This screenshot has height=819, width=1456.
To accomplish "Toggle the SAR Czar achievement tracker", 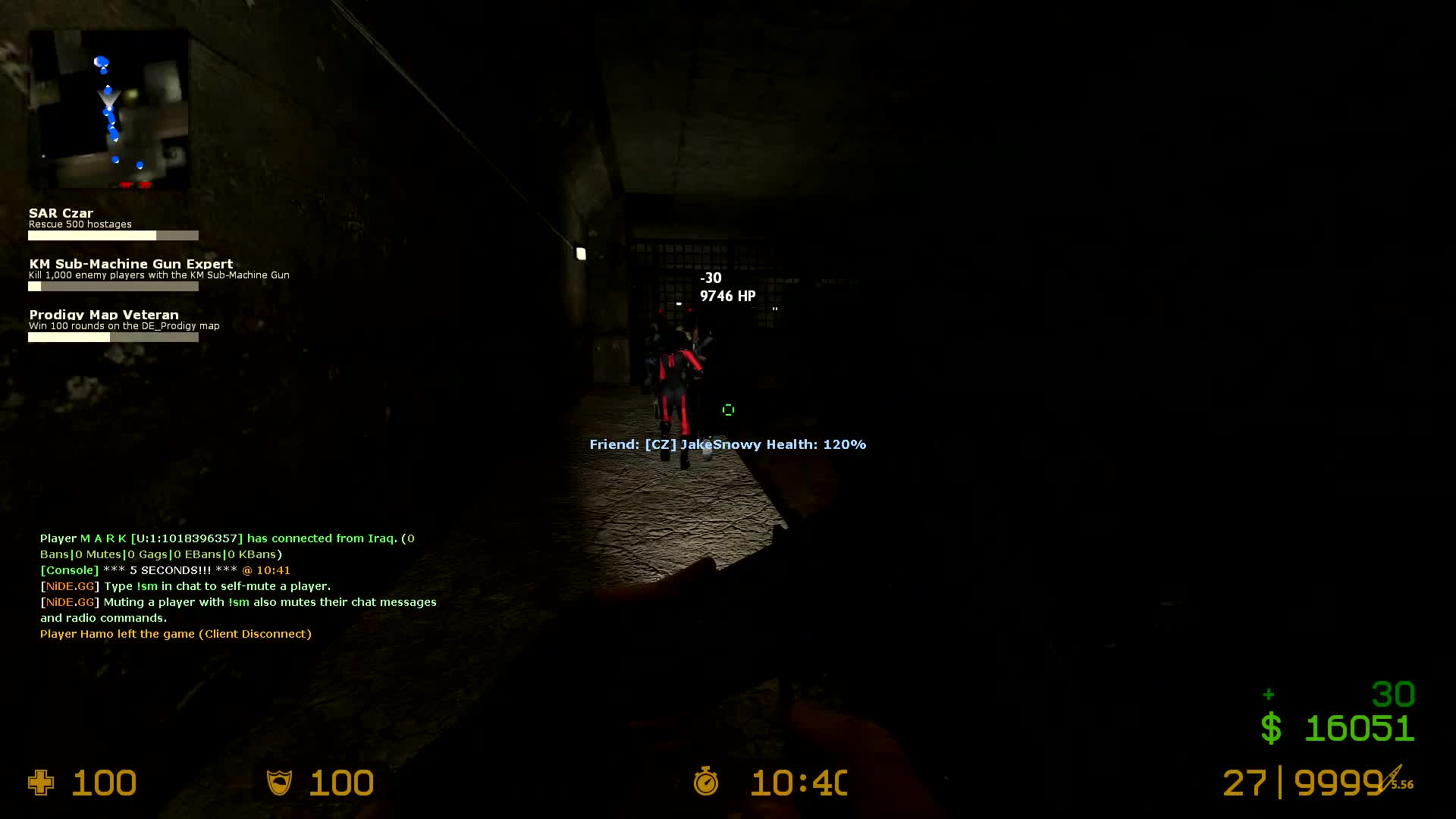I will pos(61,213).
